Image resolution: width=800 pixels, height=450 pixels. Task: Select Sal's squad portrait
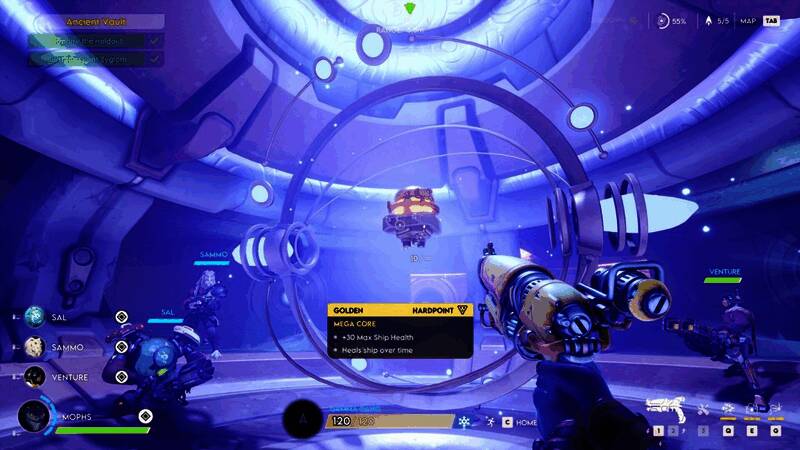tap(35, 317)
